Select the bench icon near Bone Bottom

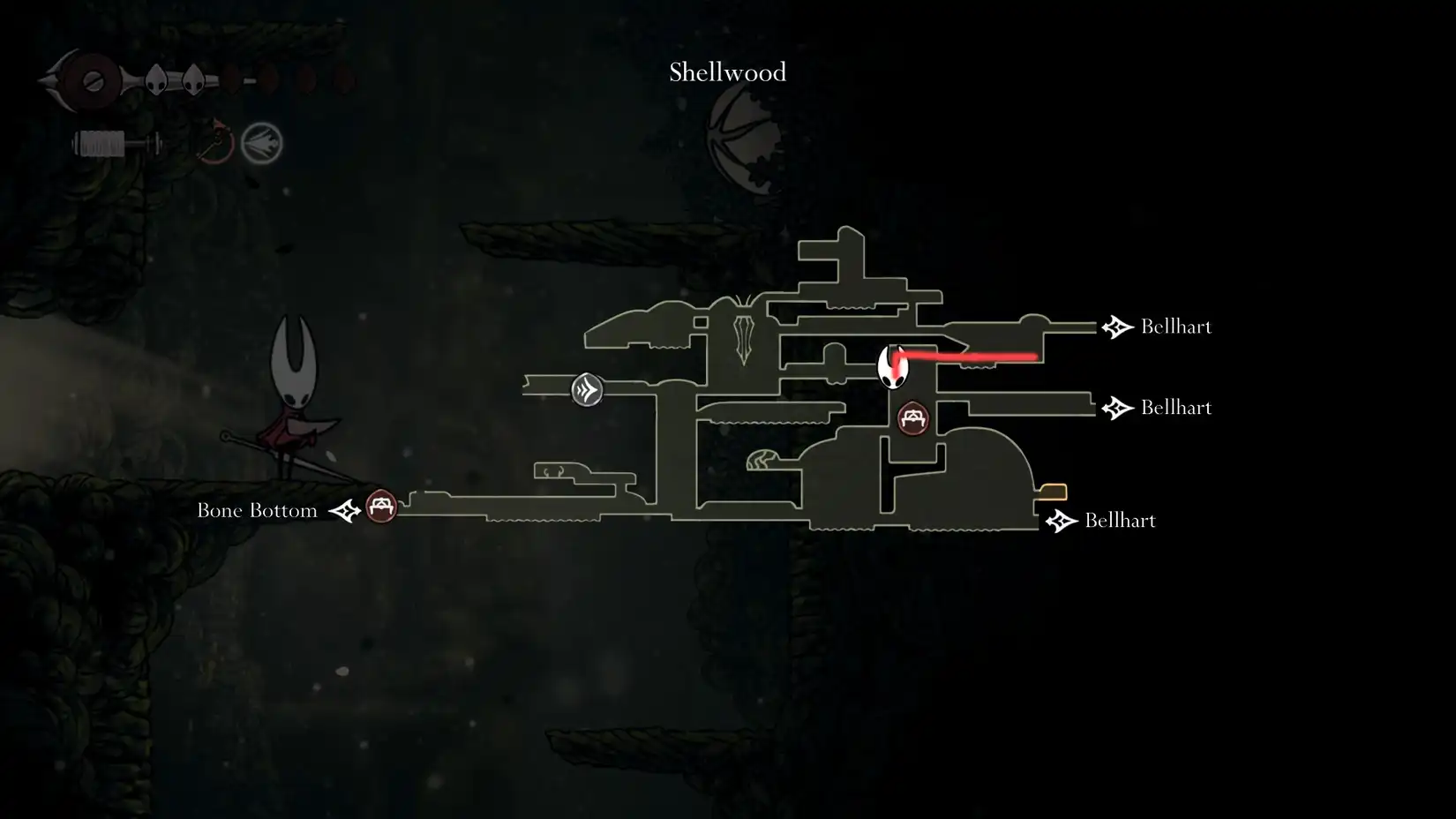[x=380, y=507]
